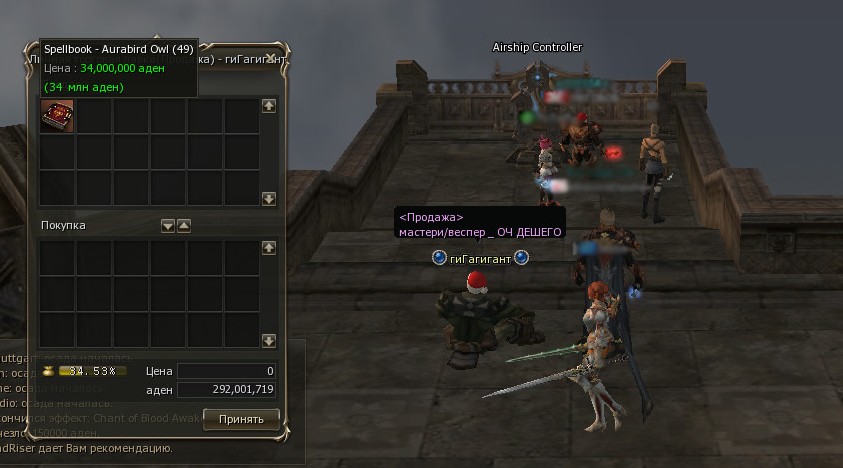The height and width of the screenshot is (468, 843).
Task: Select the гиГагигант seller name tag
Action: click(x=480, y=259)
